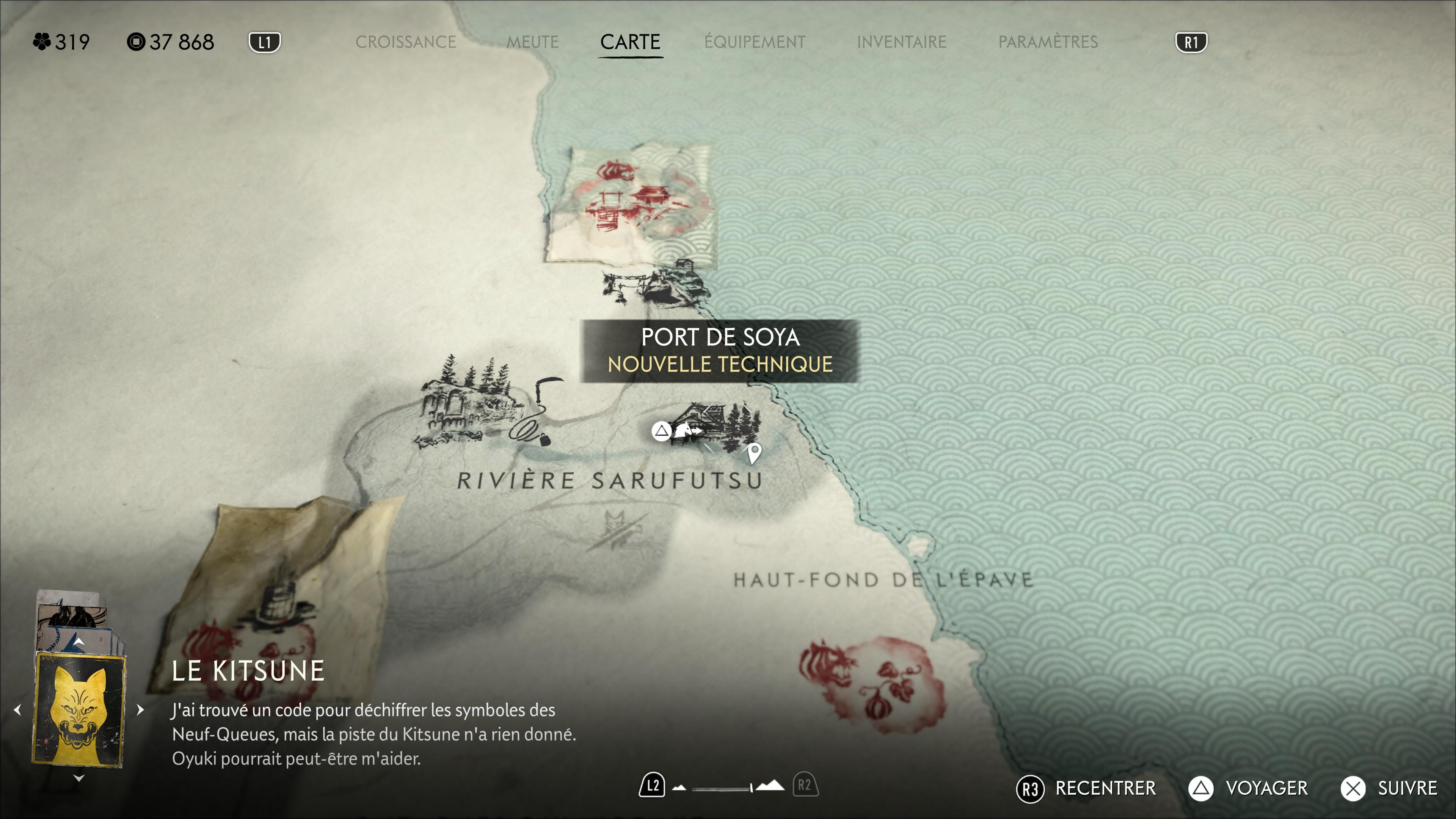Click the down arrow below the quest card
Screen dimensions: 1456x819
(79, 779)
